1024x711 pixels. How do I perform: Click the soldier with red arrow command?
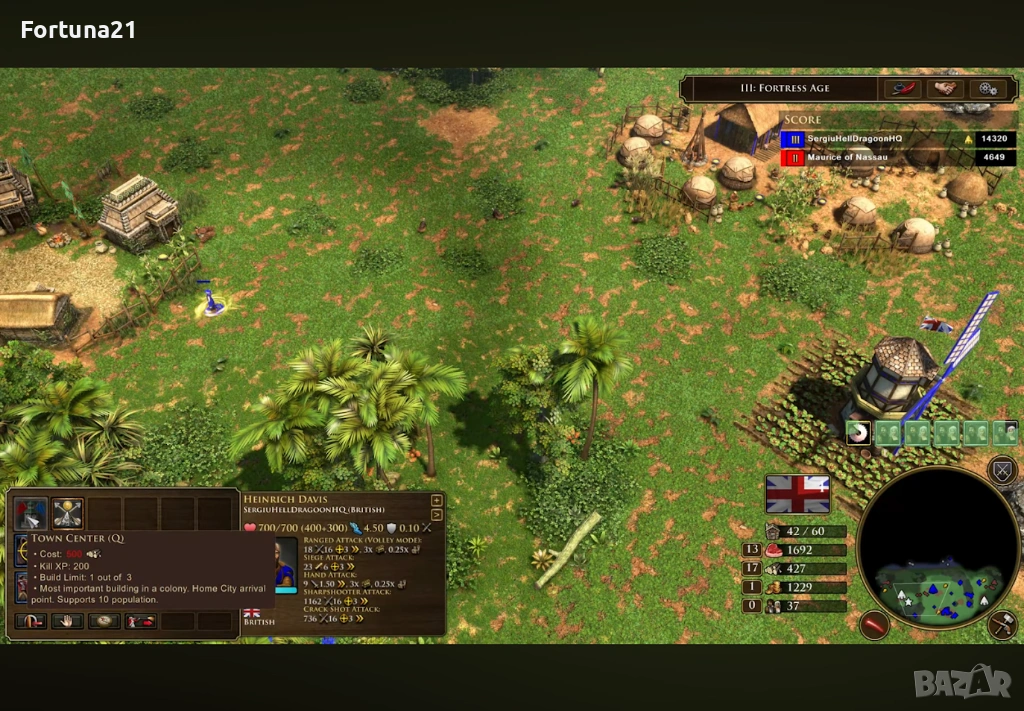[x=141, y=621]
